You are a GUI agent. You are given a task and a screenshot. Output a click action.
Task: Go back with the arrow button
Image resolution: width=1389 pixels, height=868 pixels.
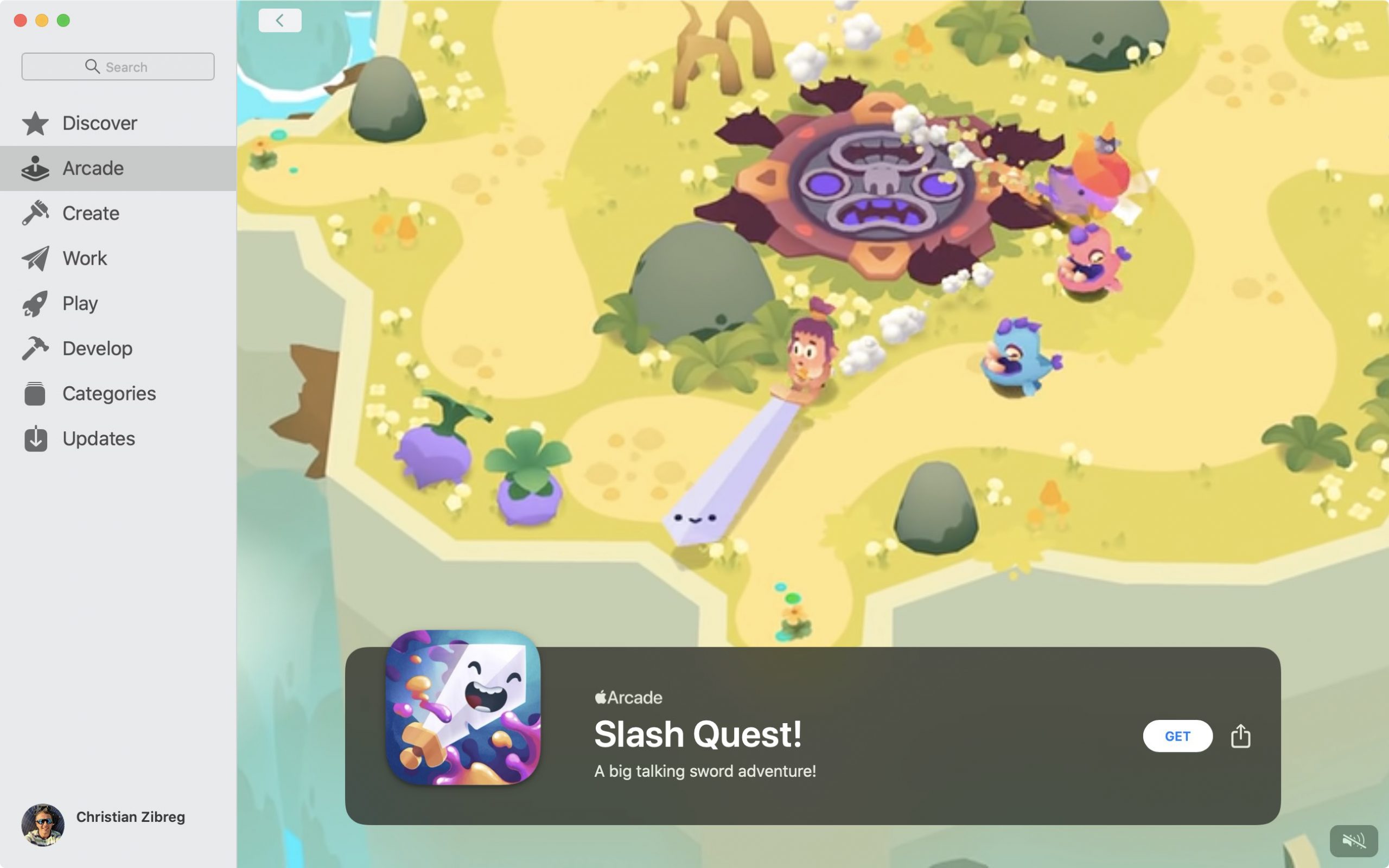tap(279, 21)
